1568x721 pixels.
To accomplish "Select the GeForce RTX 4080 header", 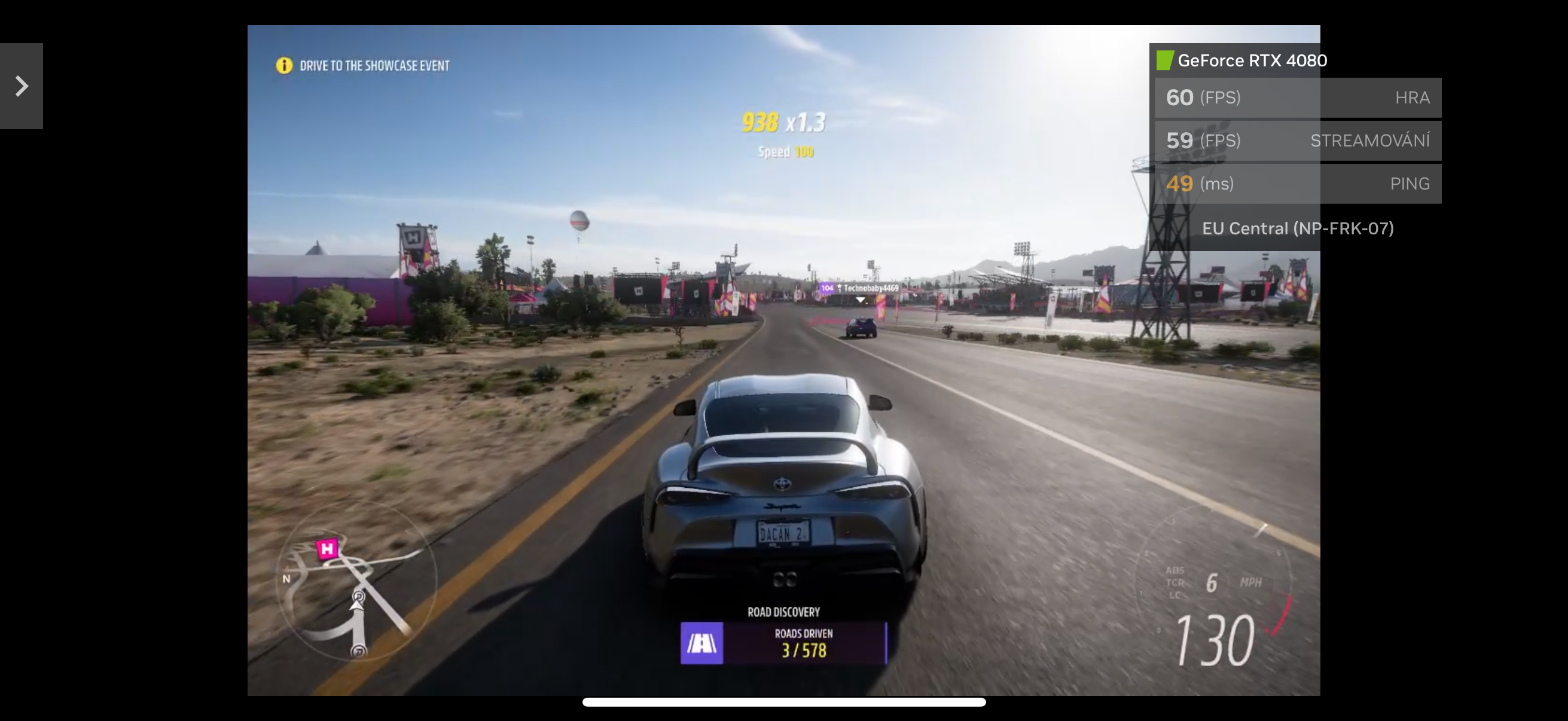I will click(x=1252, y=60).
